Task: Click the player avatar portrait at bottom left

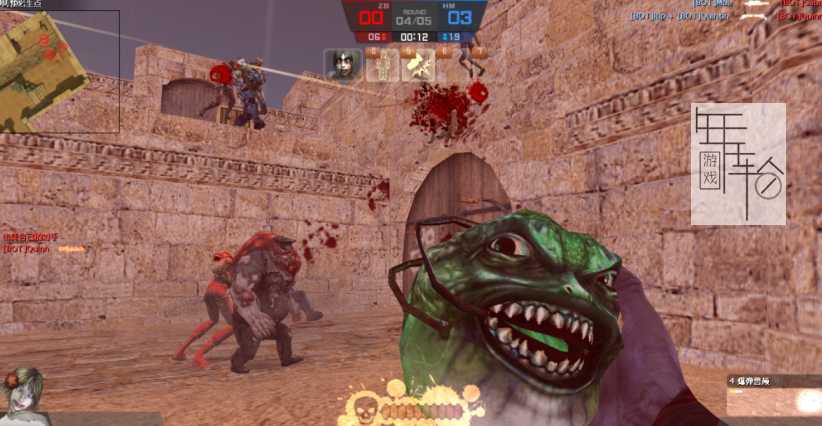Action: click(x=22, y=393)
